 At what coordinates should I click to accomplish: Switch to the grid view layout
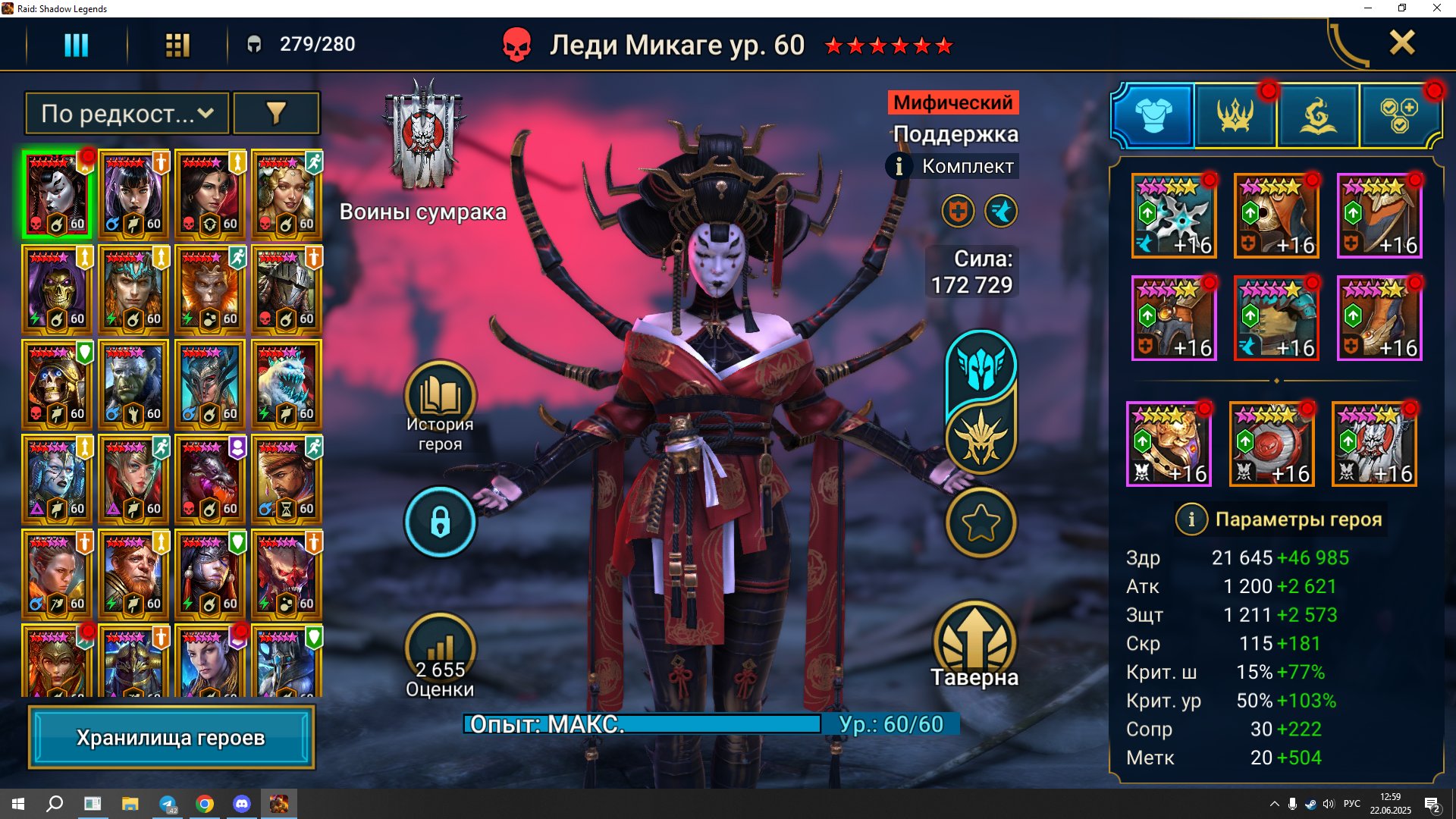coord(177,45)
